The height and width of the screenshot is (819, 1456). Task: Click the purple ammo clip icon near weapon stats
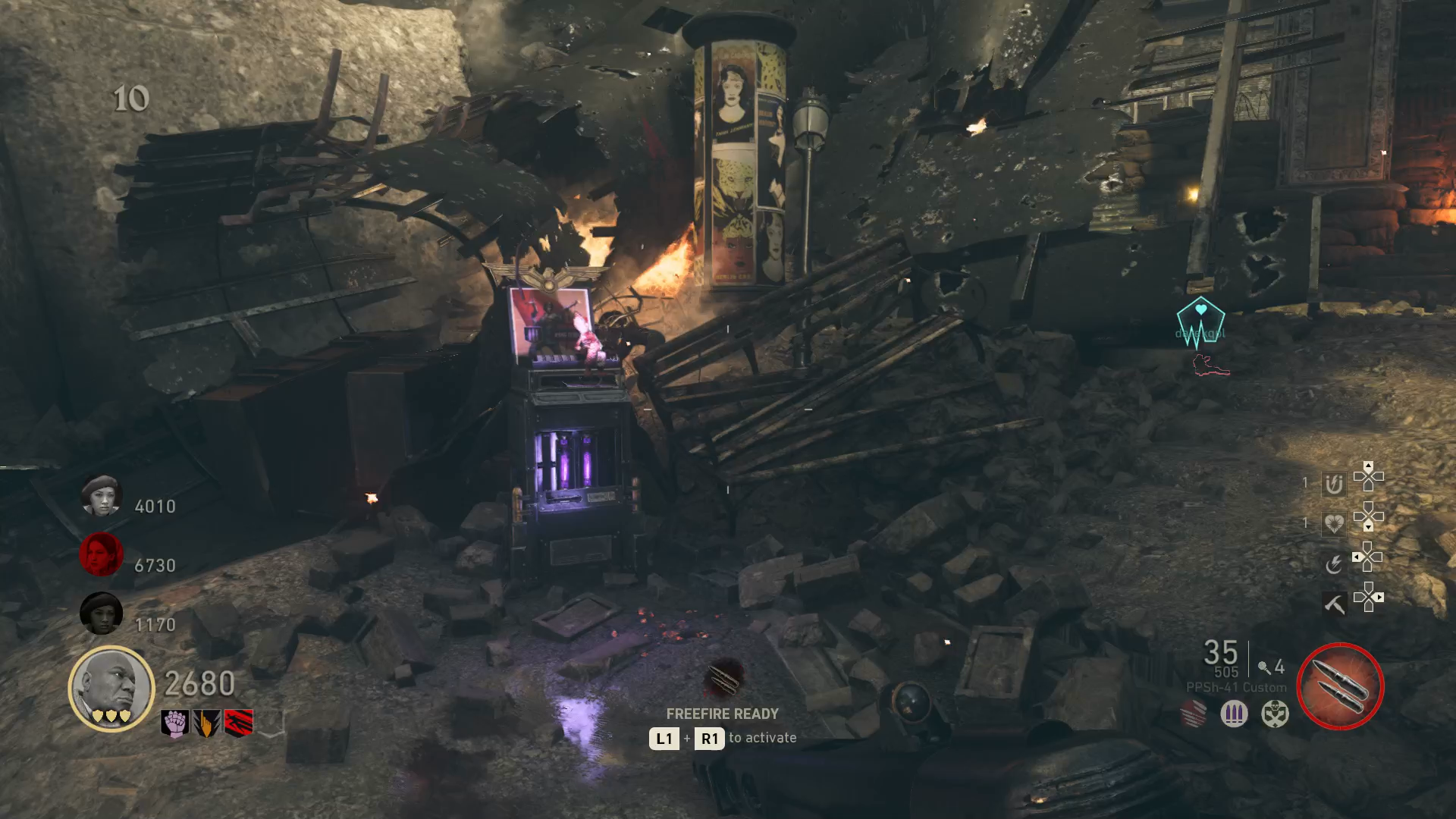click(x=1234, y=712)
